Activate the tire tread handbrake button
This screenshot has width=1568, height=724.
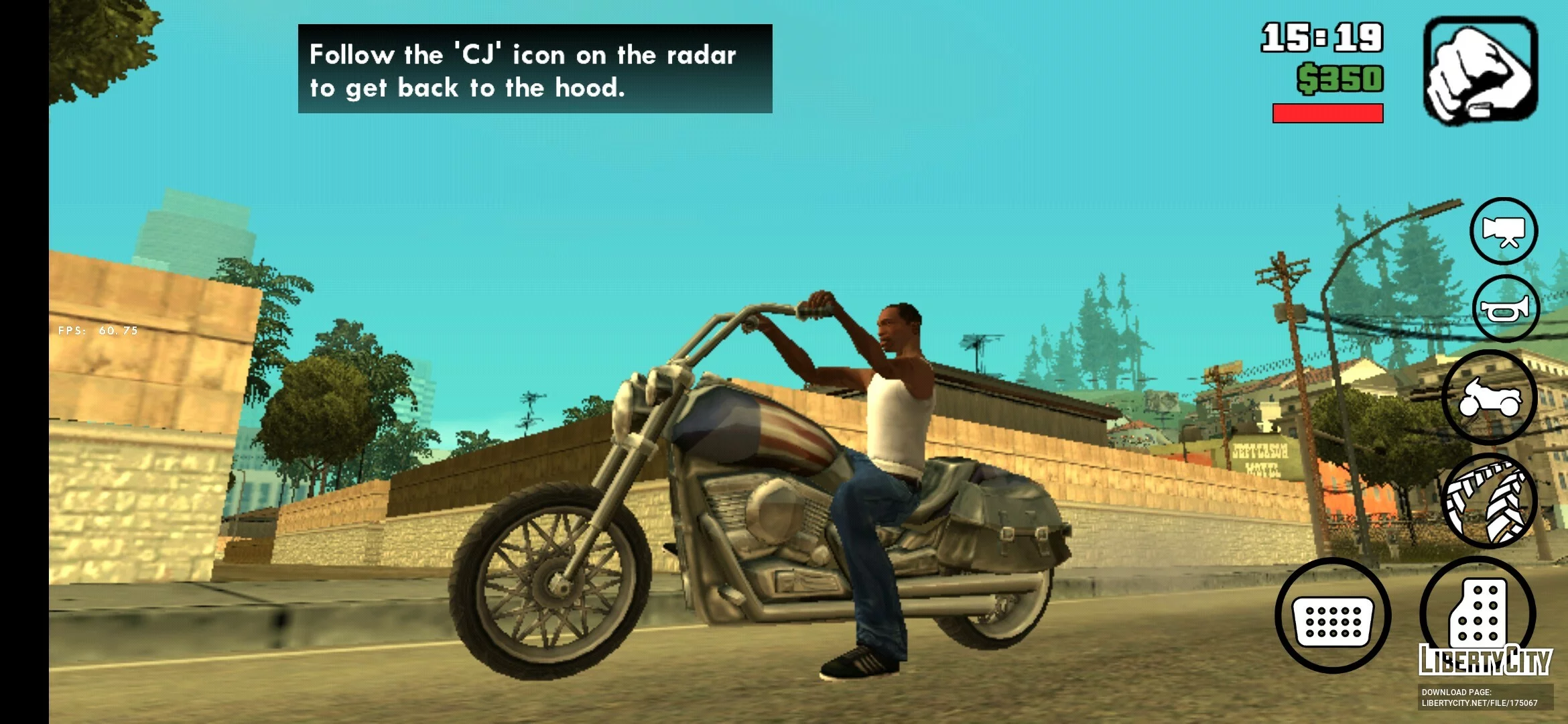(x=1488, y=501)
